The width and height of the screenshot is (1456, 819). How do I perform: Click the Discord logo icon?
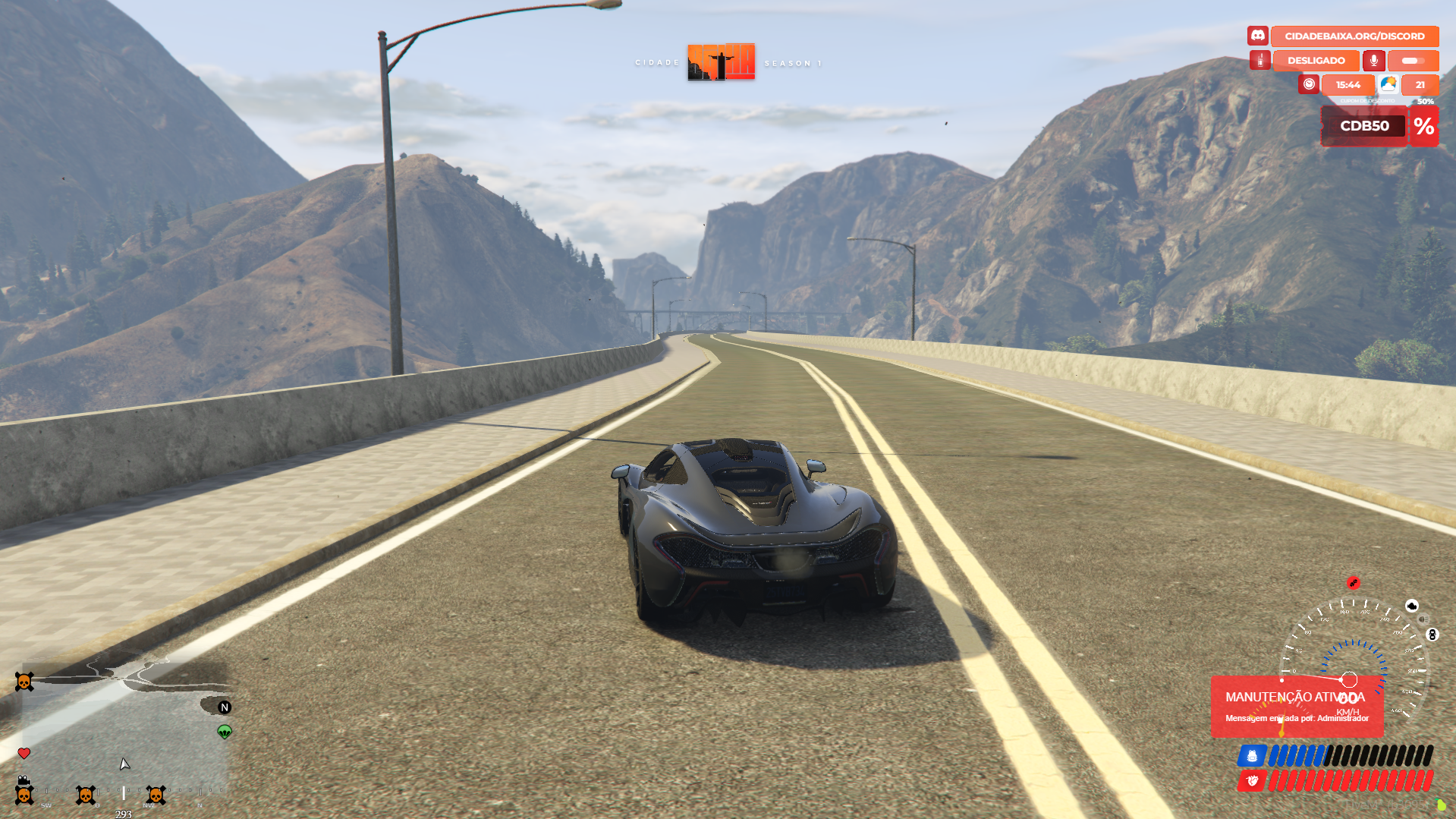click(x=1257, y=36)
